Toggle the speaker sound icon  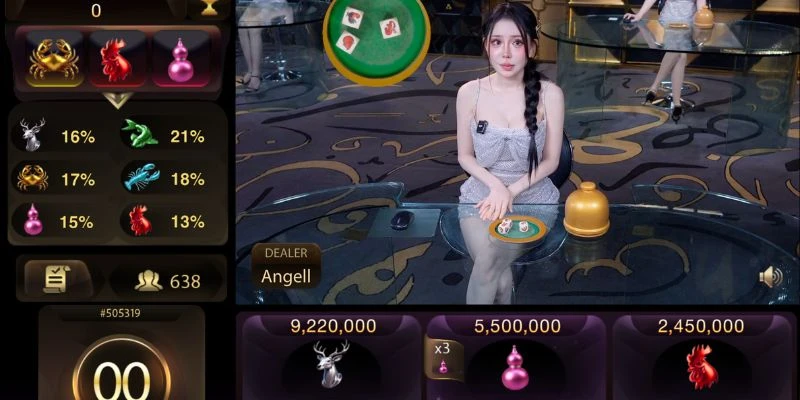coord(770,277)
